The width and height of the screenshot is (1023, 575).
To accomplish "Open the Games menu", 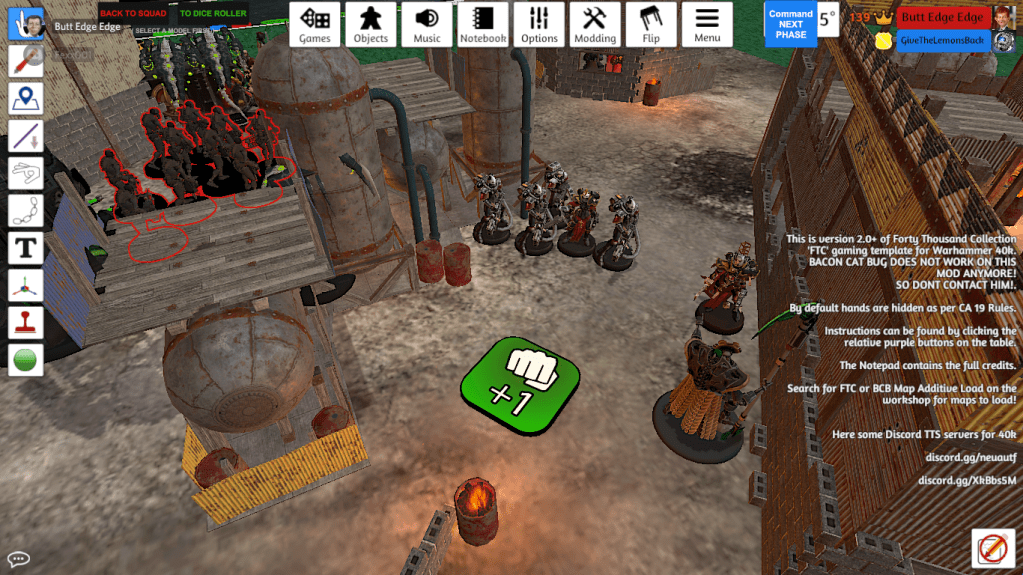I will (x=315, y=24).
